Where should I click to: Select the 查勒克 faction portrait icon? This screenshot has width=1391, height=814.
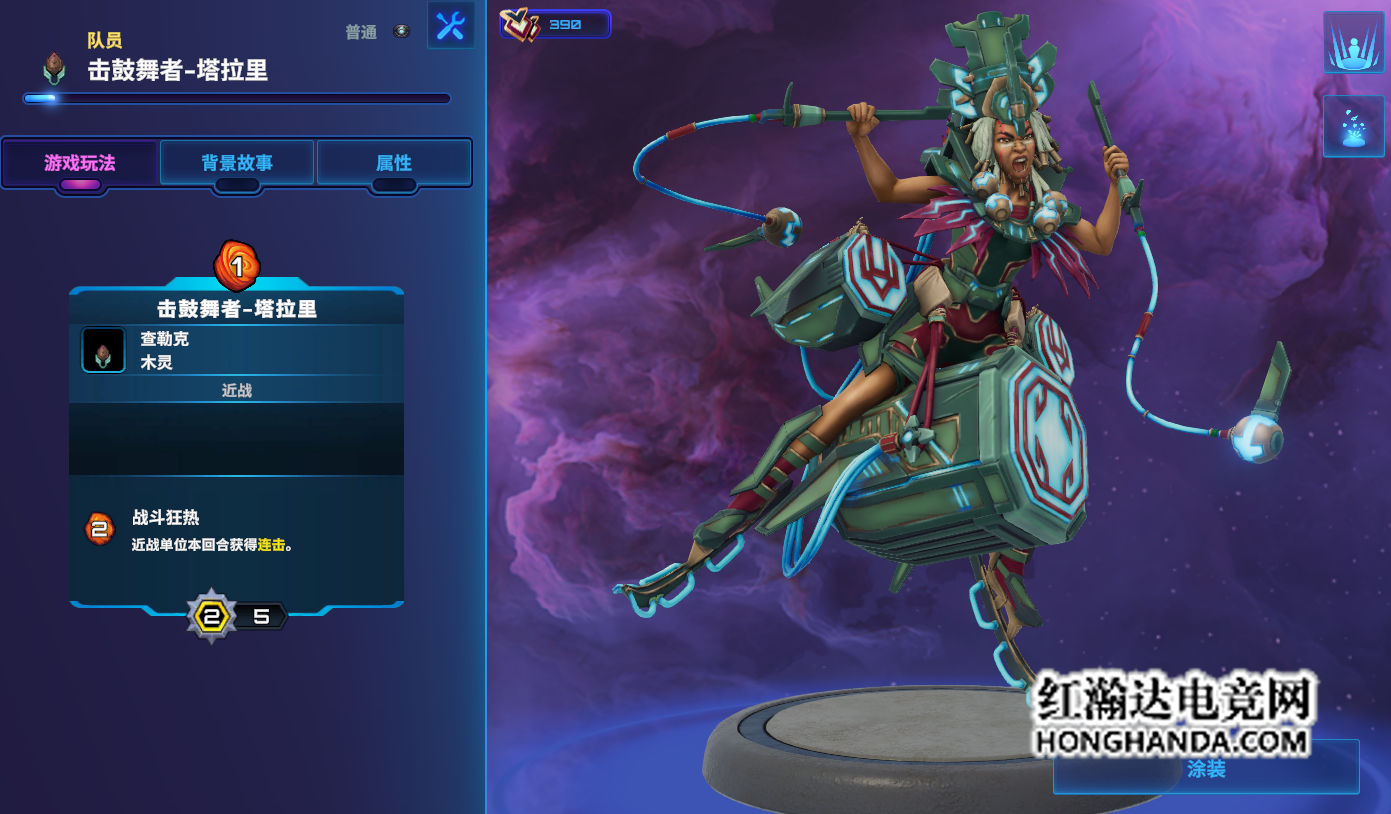click(x=104, y=350)
